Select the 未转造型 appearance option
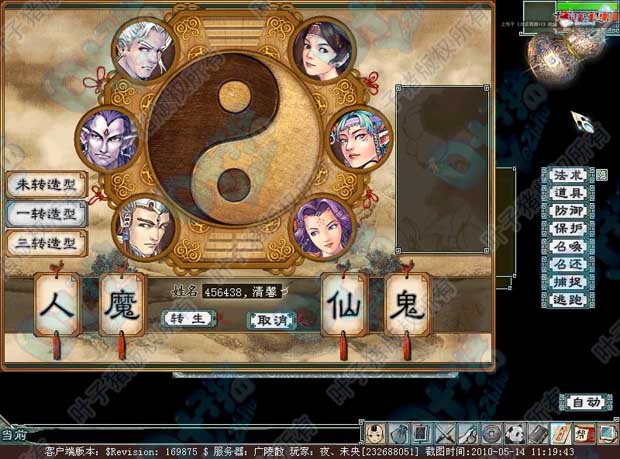Image resolution: width=620 pixels, height=459 pixels. tap(46, 185)
